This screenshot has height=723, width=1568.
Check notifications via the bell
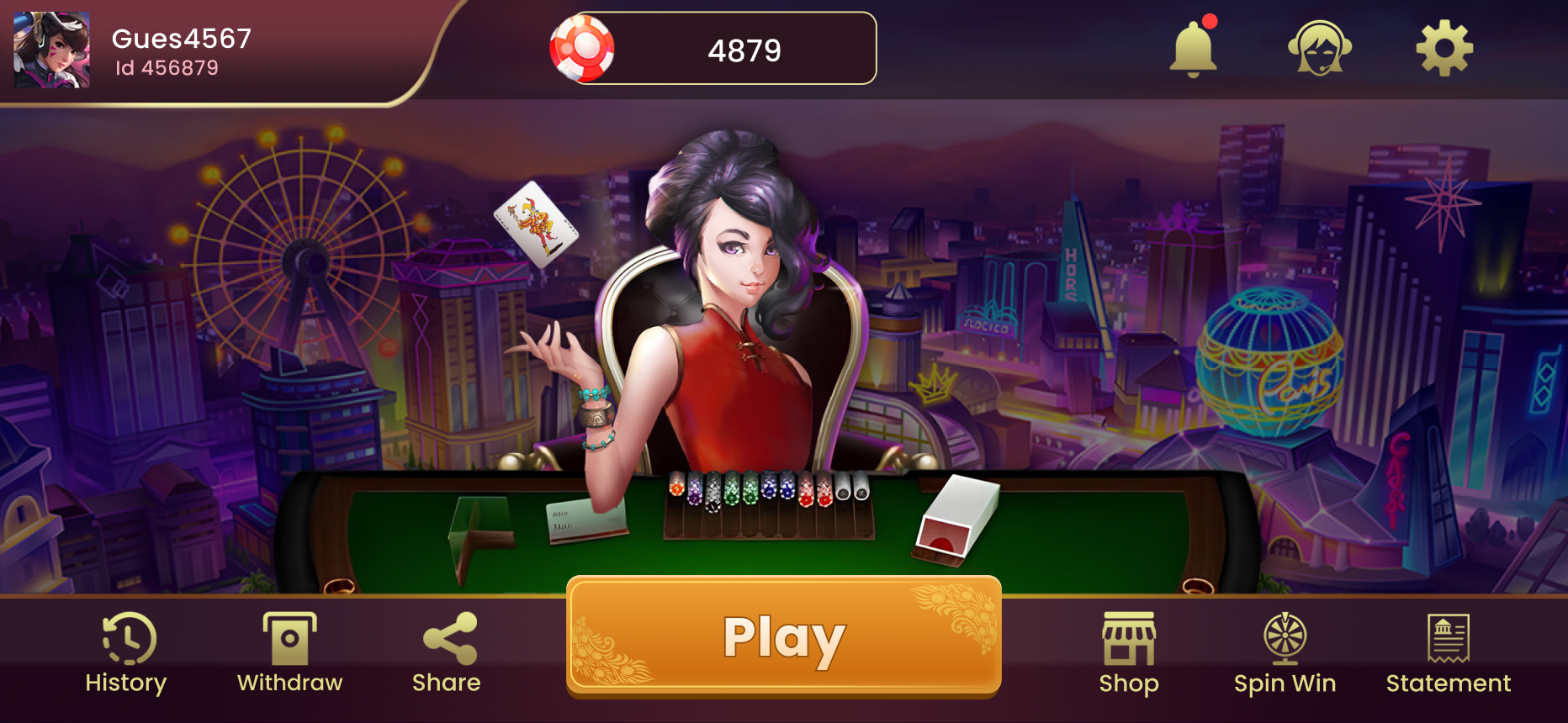(x=1193, y=48)
